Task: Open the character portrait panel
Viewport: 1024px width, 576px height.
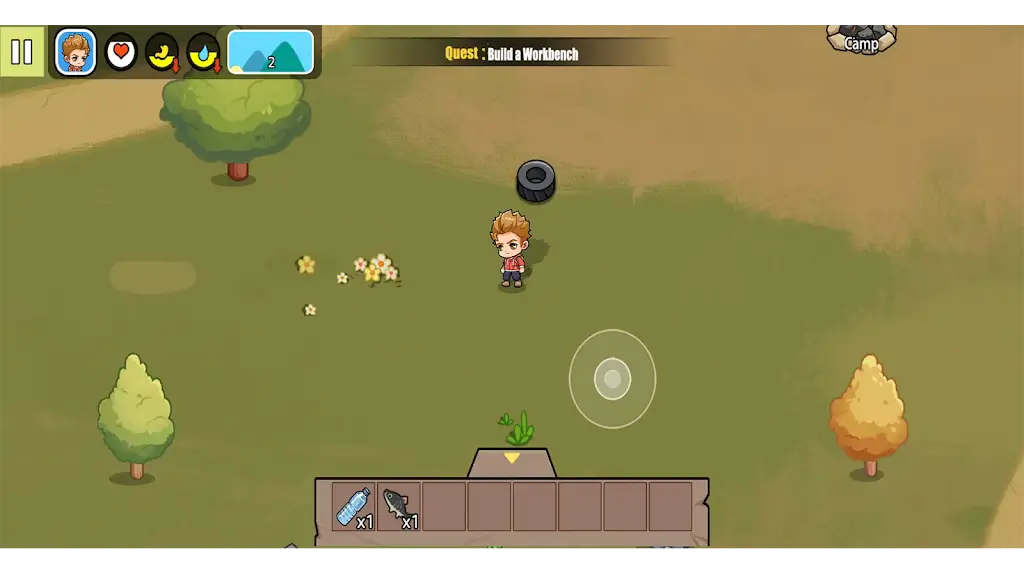Action: click(76, 52)
